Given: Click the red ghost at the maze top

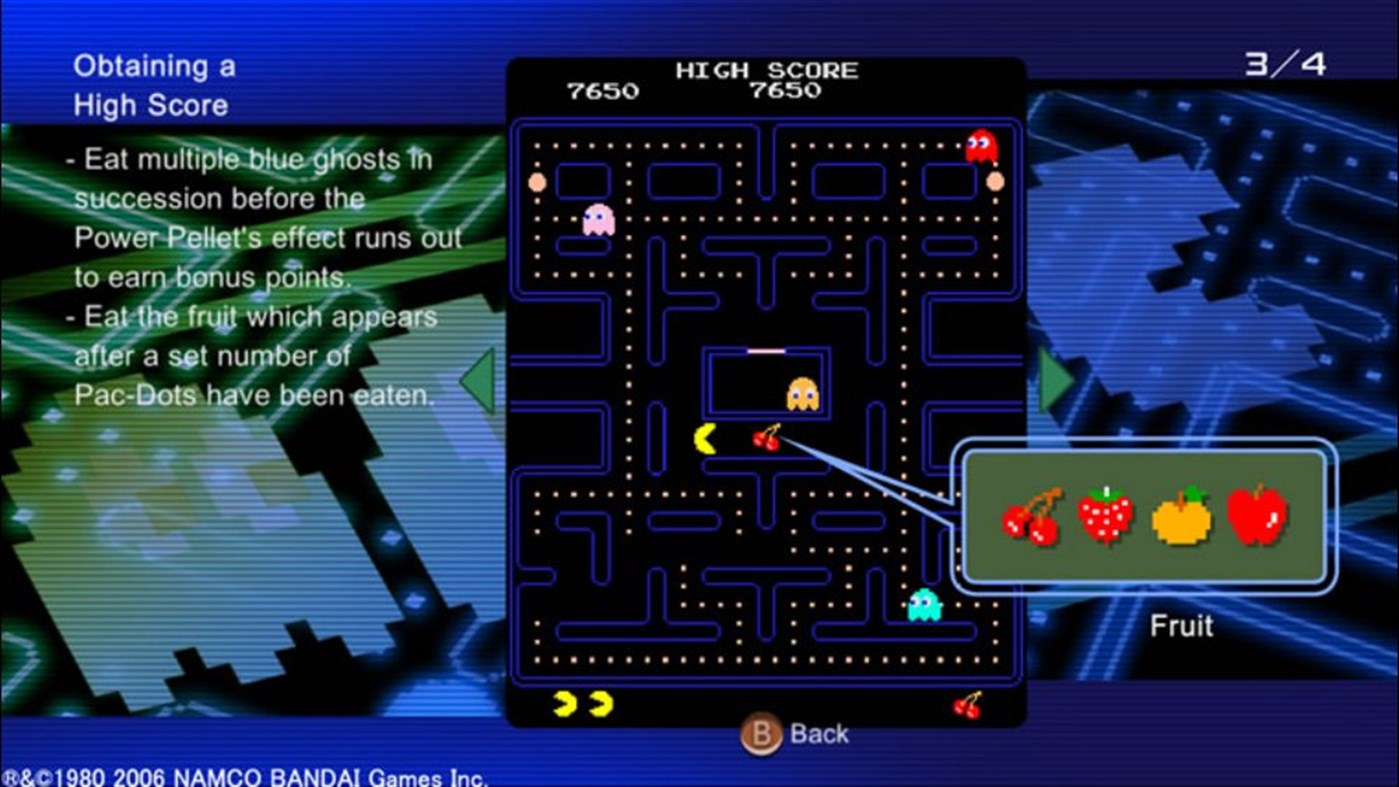Looking at the screenshot, I should click(979, 147).
